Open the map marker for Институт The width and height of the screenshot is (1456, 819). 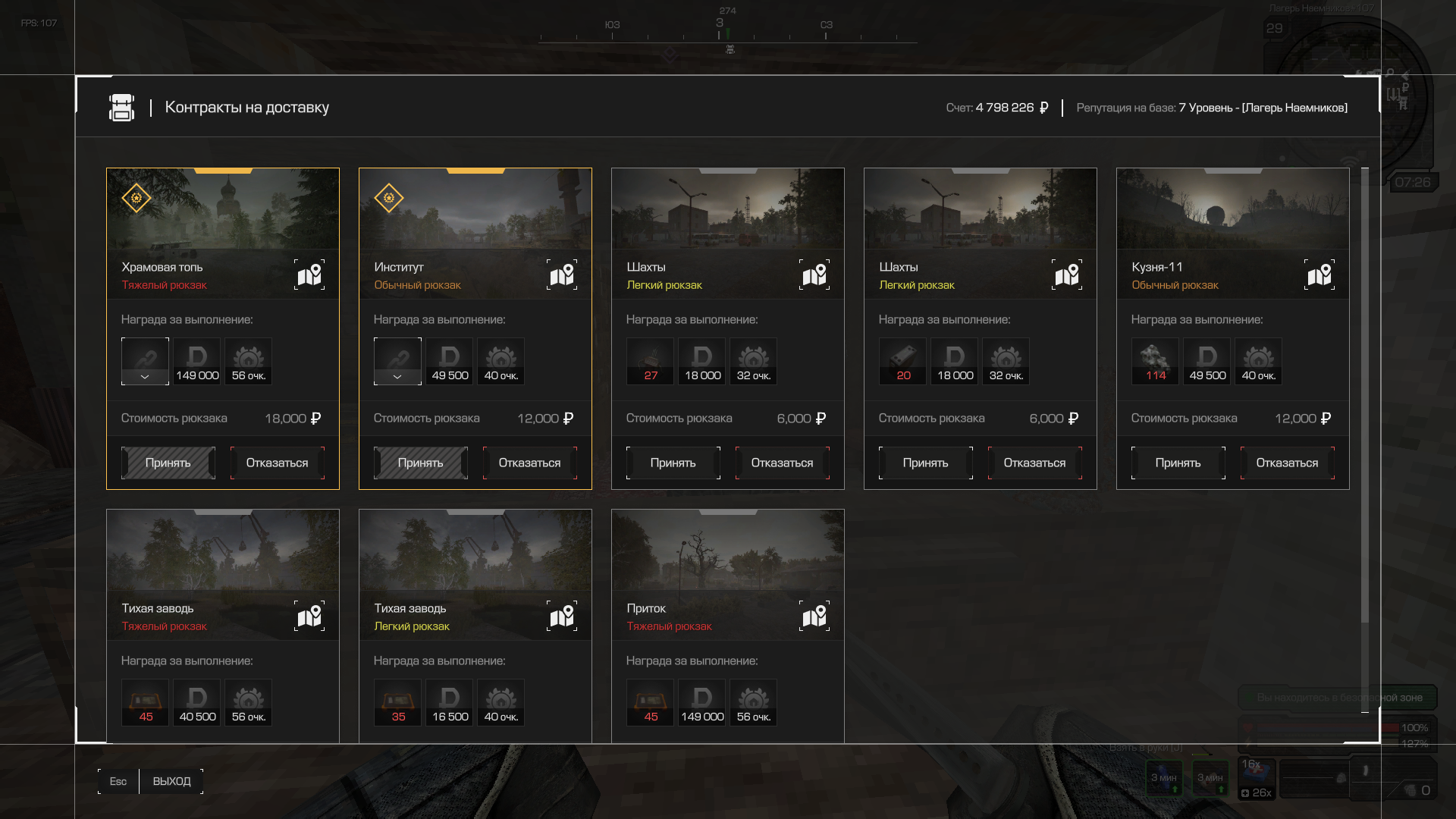click(562, 275)
